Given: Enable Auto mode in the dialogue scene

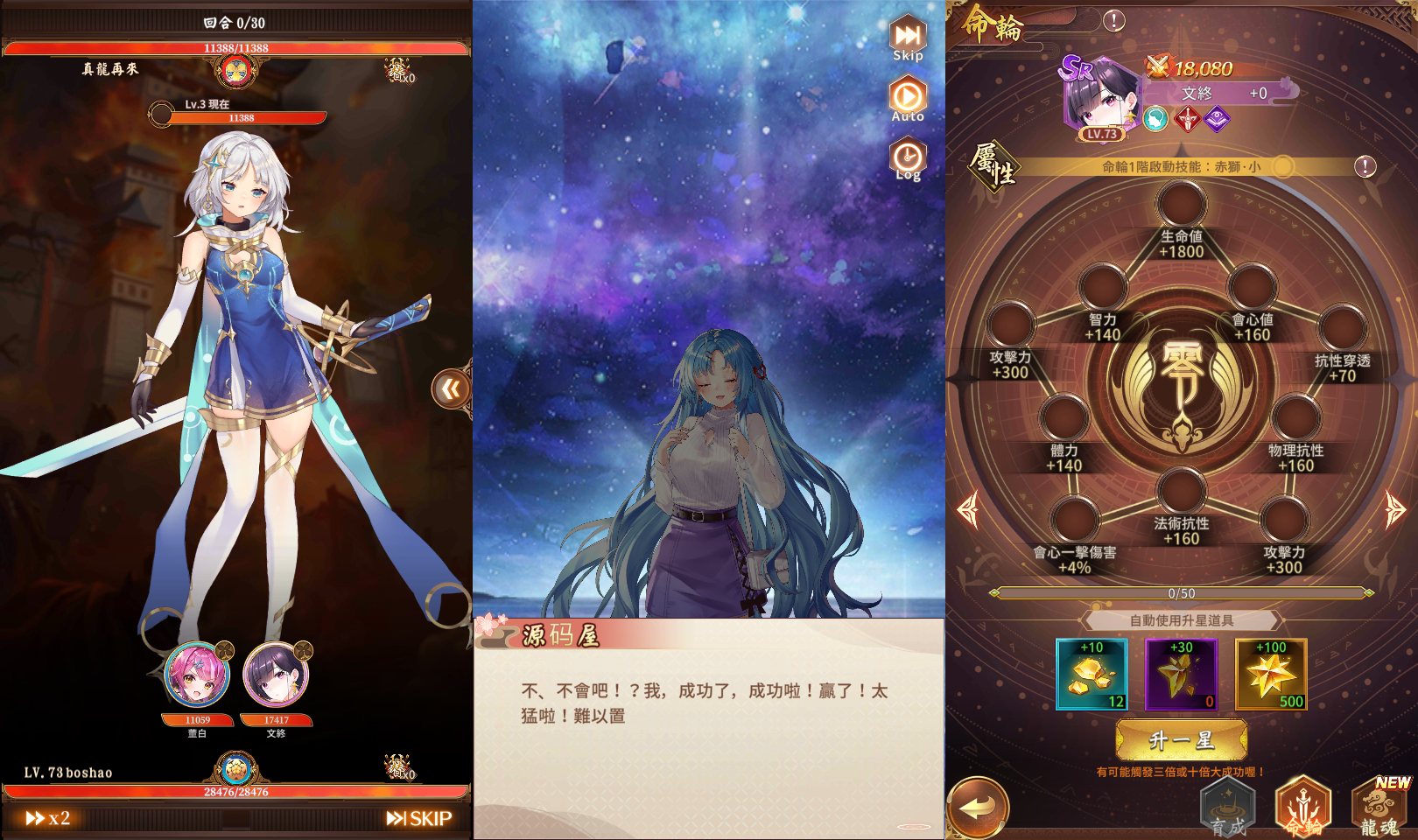Looking at the screenshot, I should [x=908, y=96].
